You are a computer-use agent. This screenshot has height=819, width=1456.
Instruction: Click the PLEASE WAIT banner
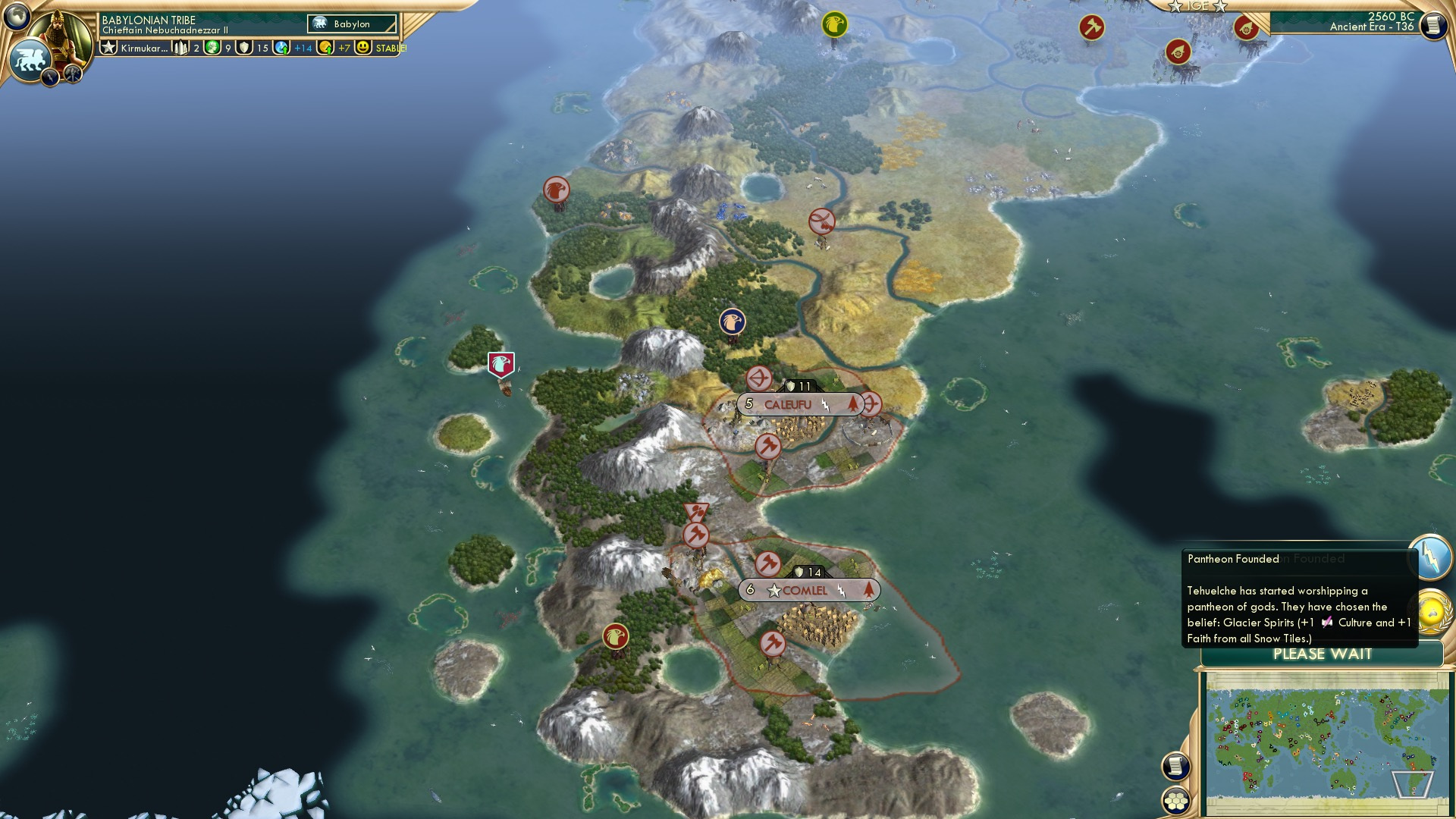1323,653
